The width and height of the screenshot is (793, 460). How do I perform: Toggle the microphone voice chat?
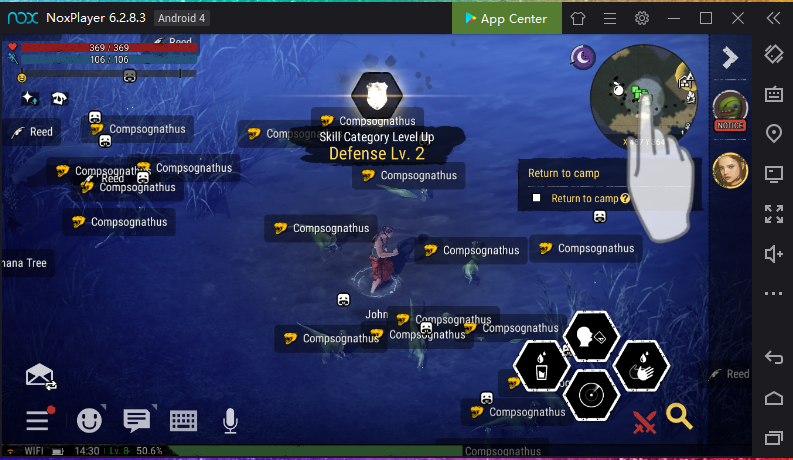(x=230, y=421)
